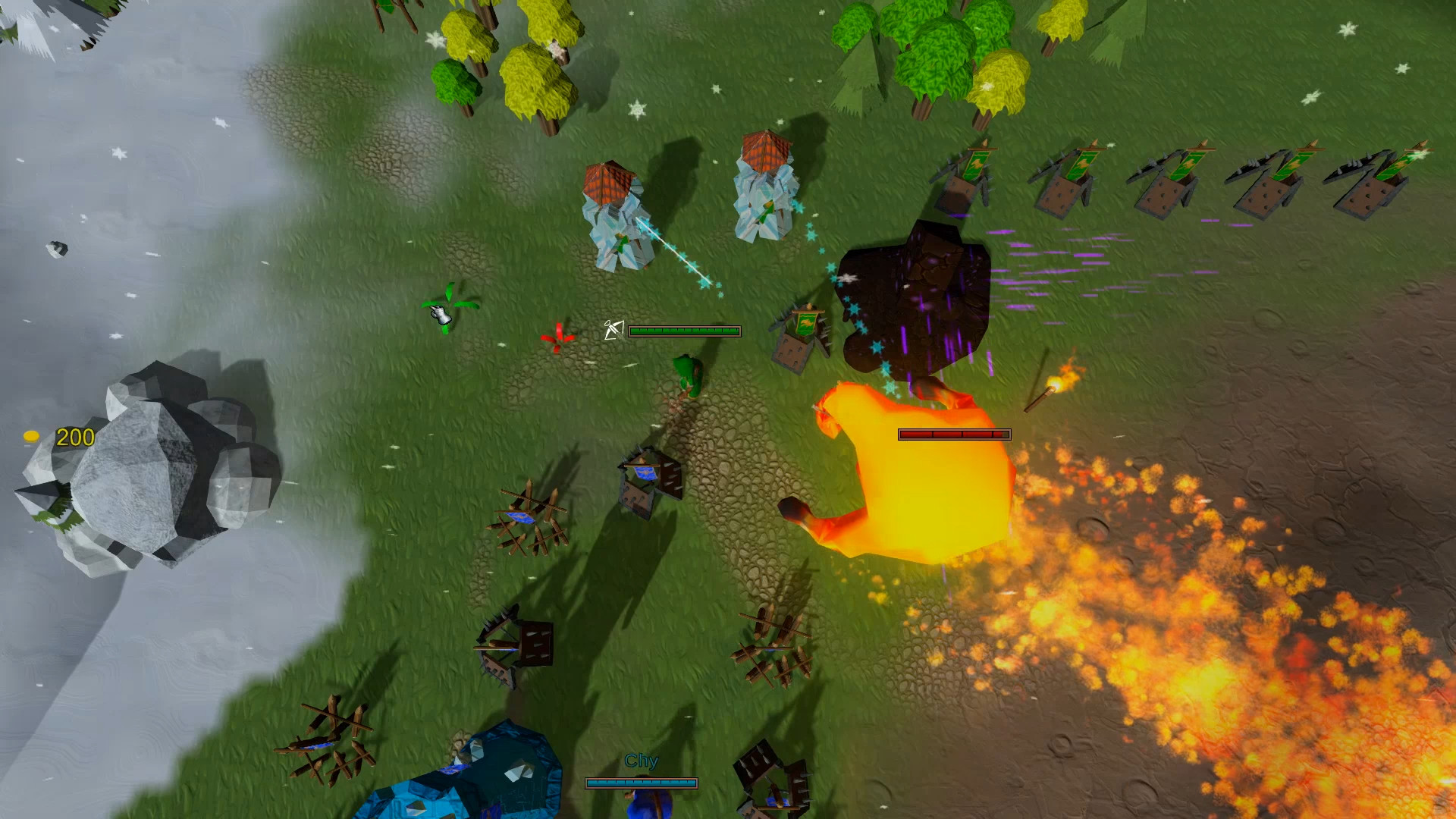Click the crossbow icon near the green health bar

614,329
